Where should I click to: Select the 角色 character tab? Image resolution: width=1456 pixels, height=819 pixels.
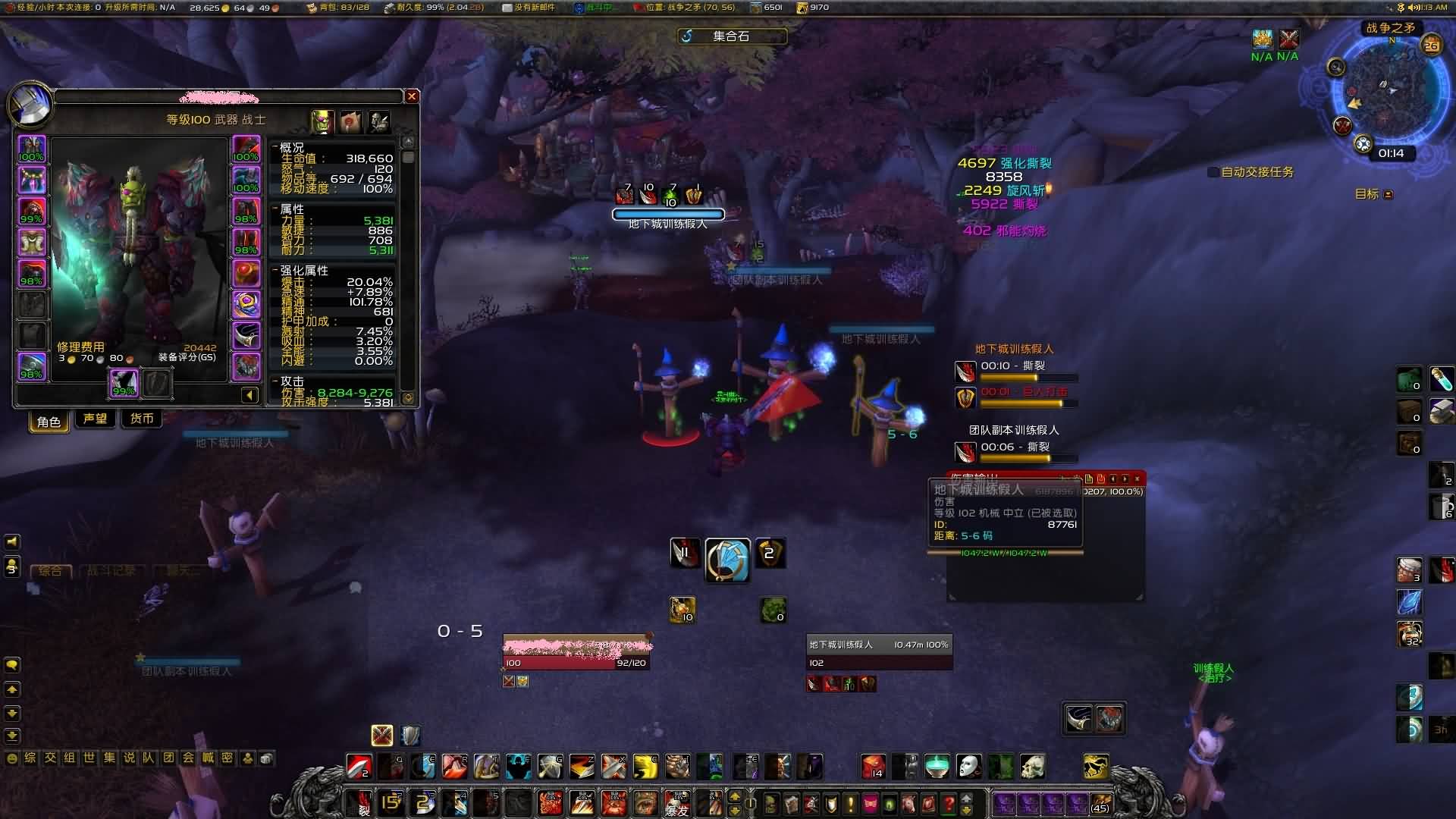[49, 421]
